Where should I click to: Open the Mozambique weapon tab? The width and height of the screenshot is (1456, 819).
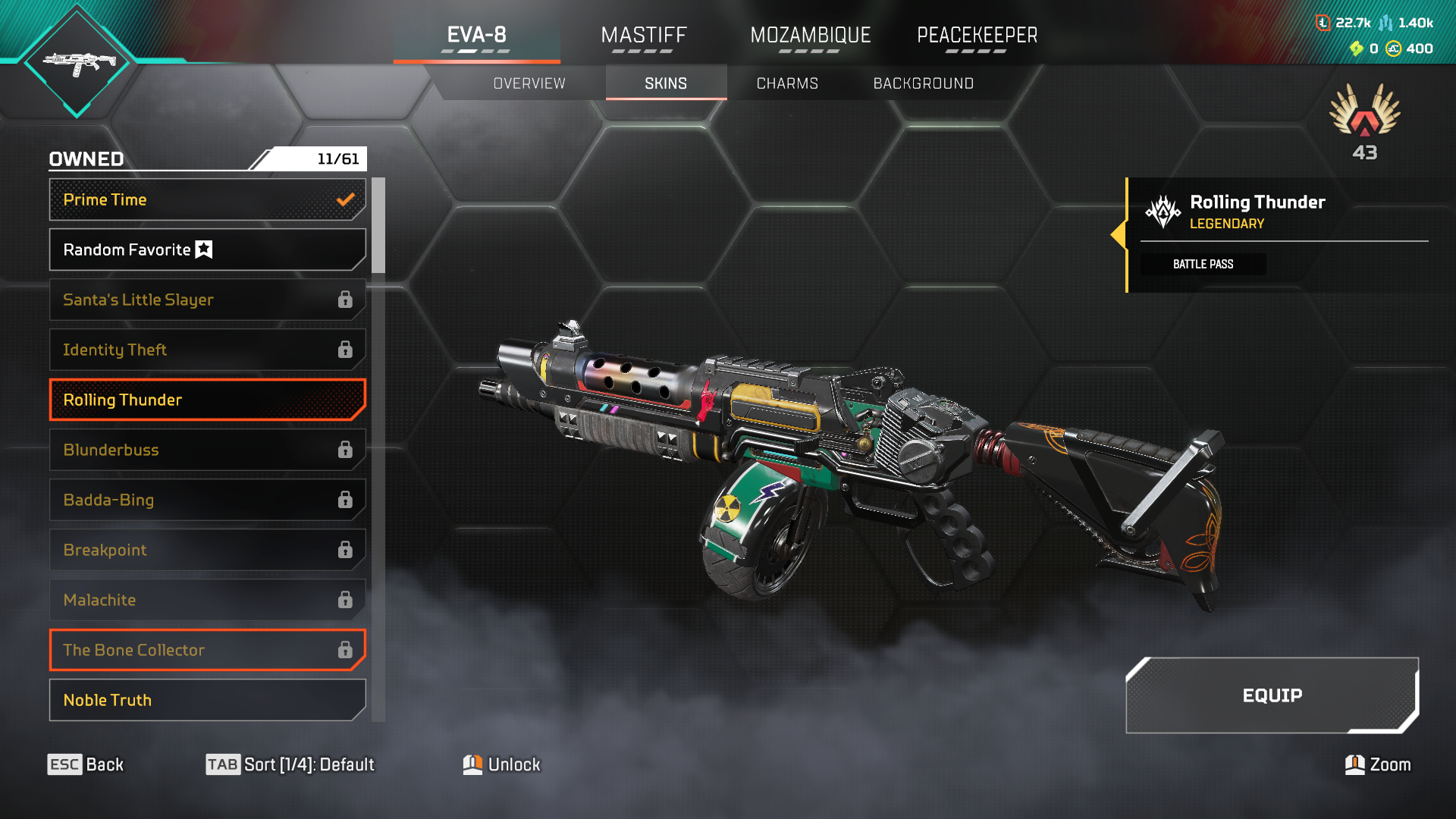[810, 36]
